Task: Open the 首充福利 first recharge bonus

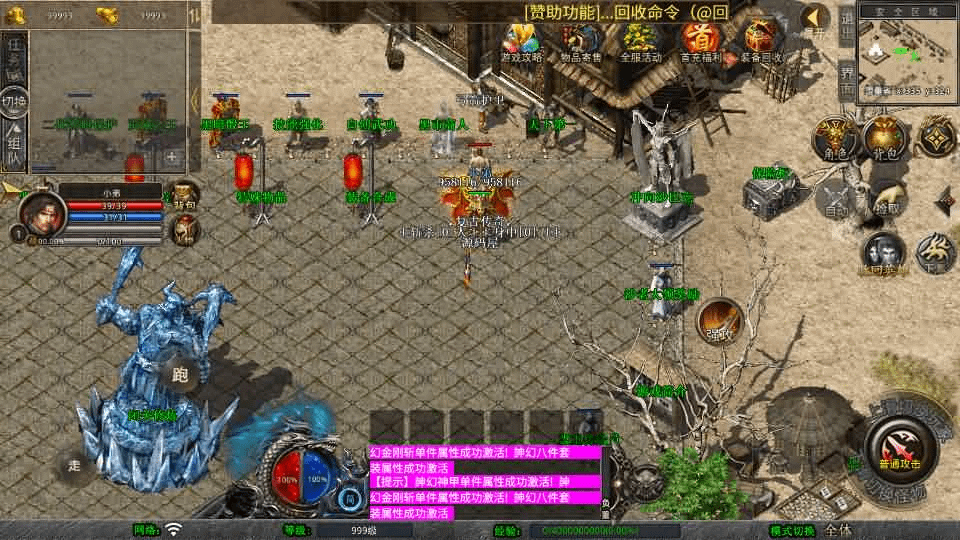Action: coord(700,41)
